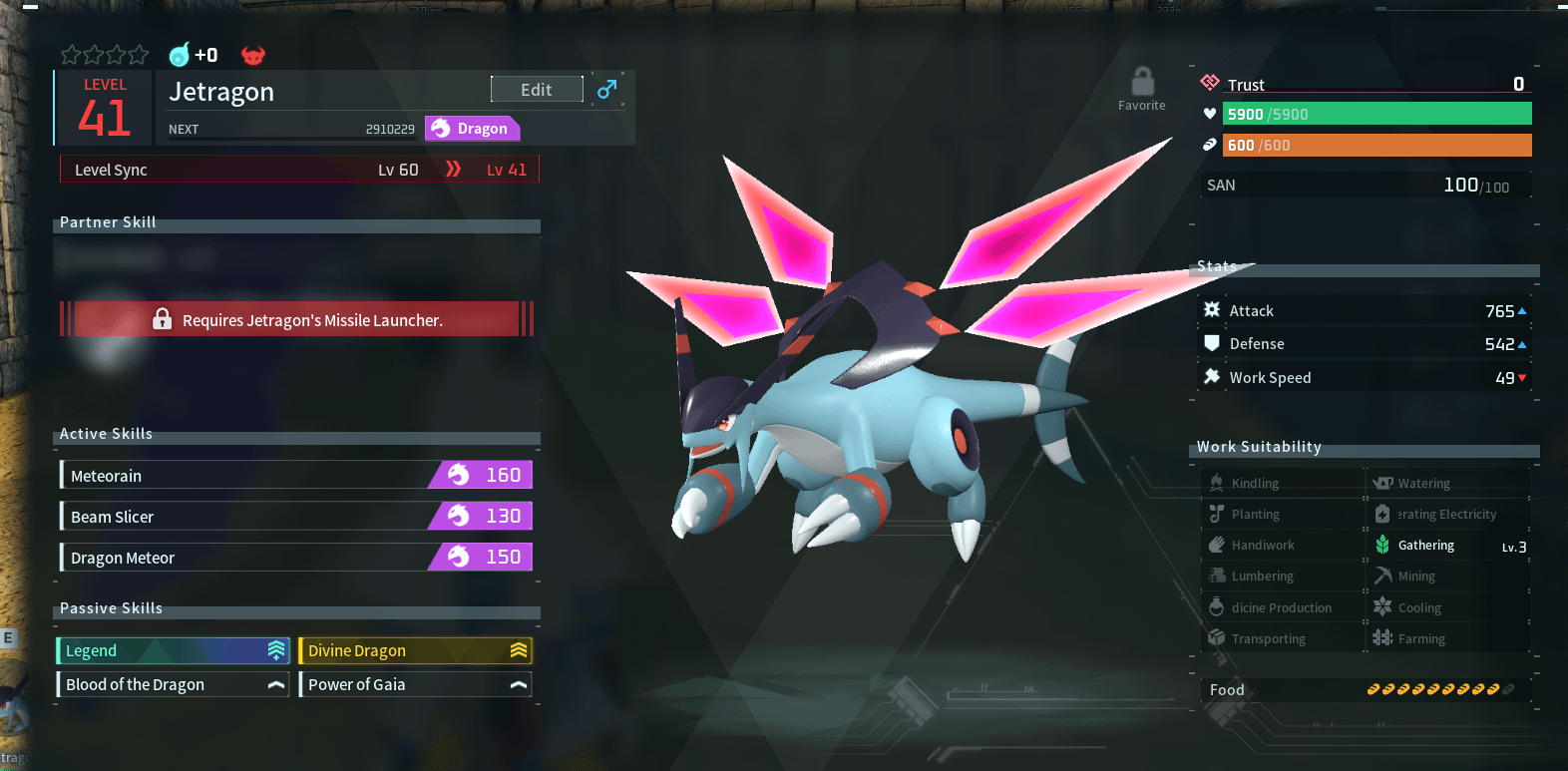
Task: Click the locked Partner Skill requirement banner
Action: tap(297, 320)
